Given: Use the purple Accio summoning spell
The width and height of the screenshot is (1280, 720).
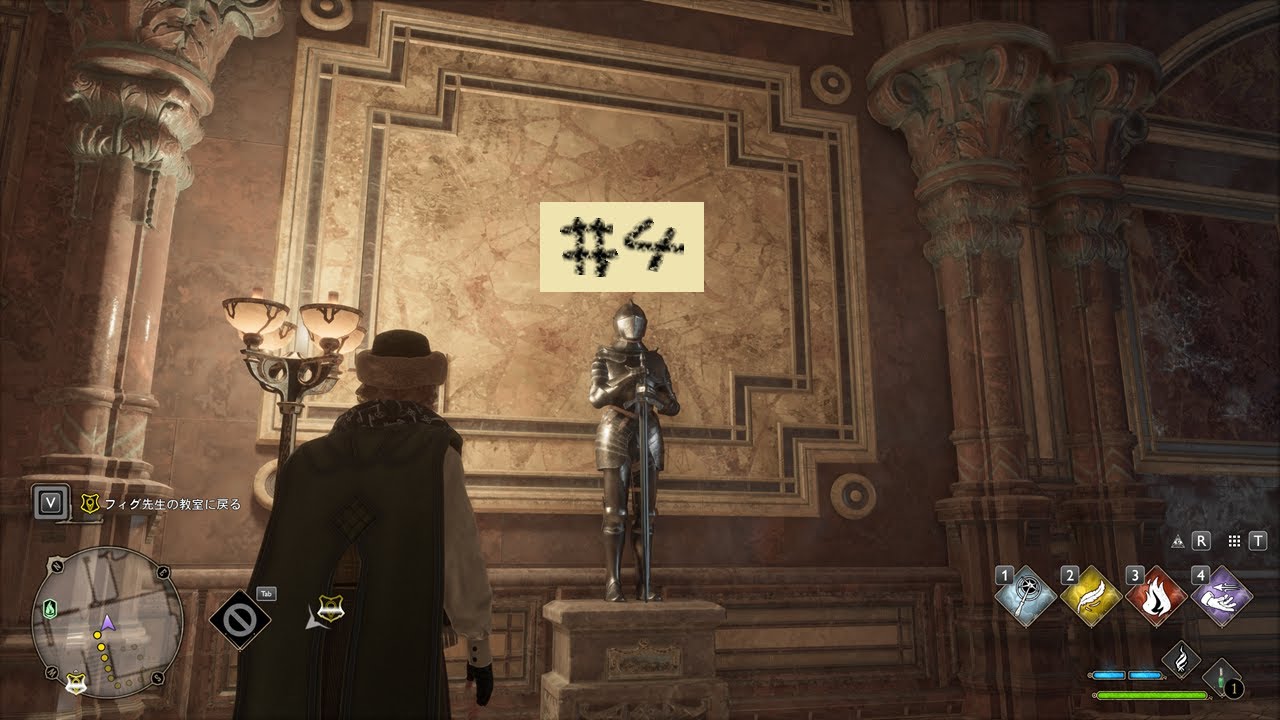Looking at the screenshot, I should (x=1222, y=597).
